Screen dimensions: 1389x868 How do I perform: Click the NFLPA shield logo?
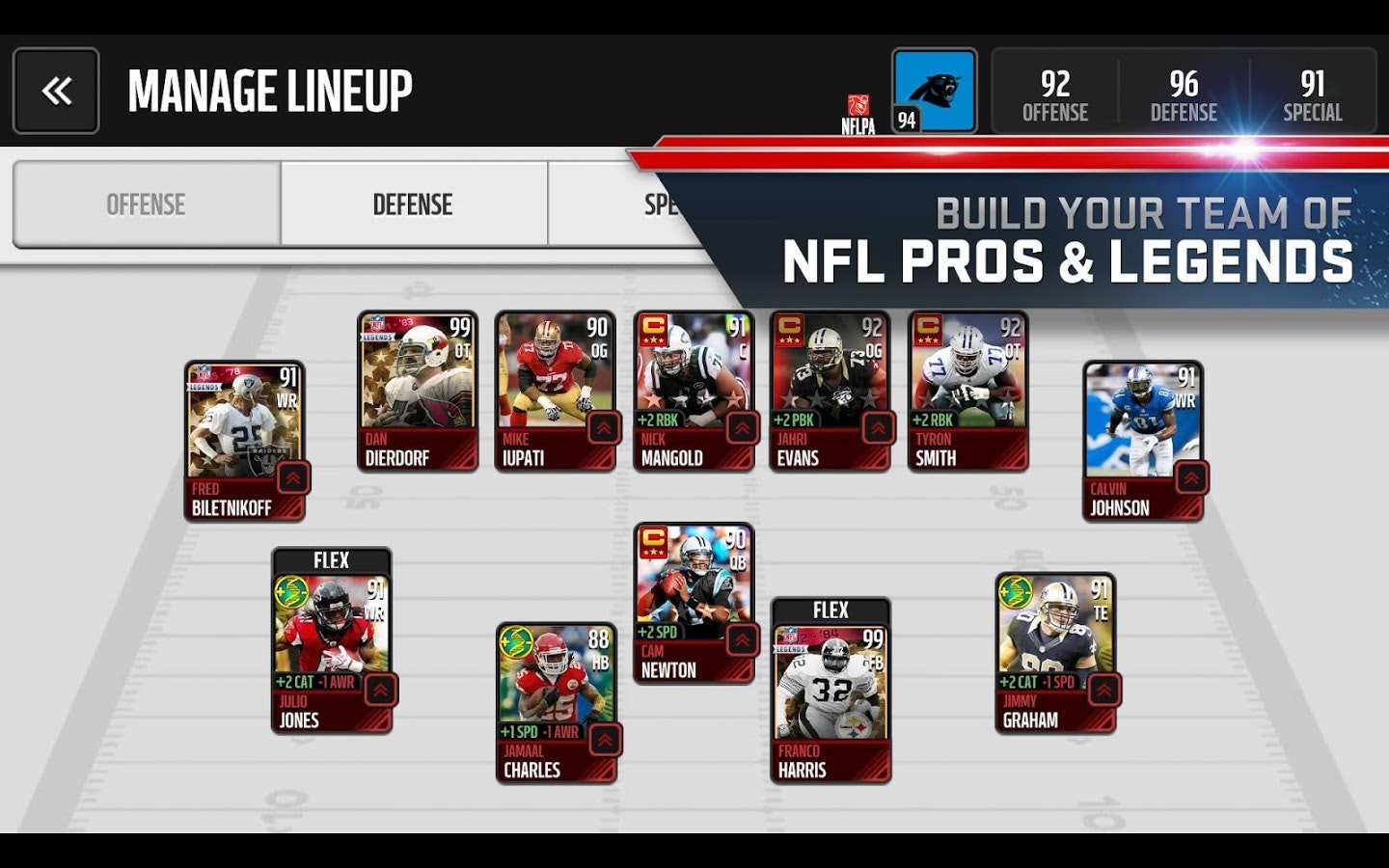tap(857, 99)
